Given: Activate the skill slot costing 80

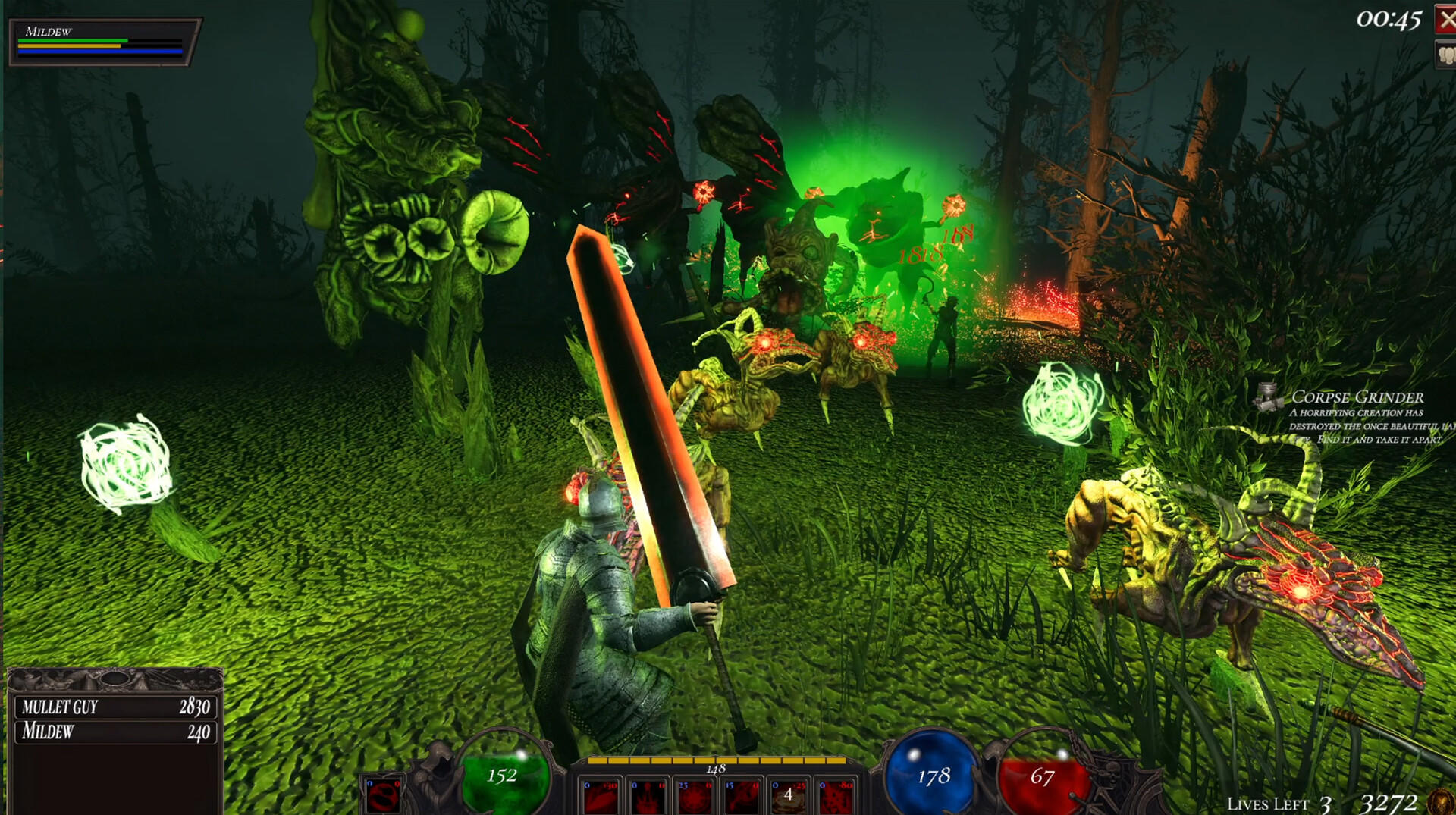Looking at the screenshot, I should coord(835,796).
